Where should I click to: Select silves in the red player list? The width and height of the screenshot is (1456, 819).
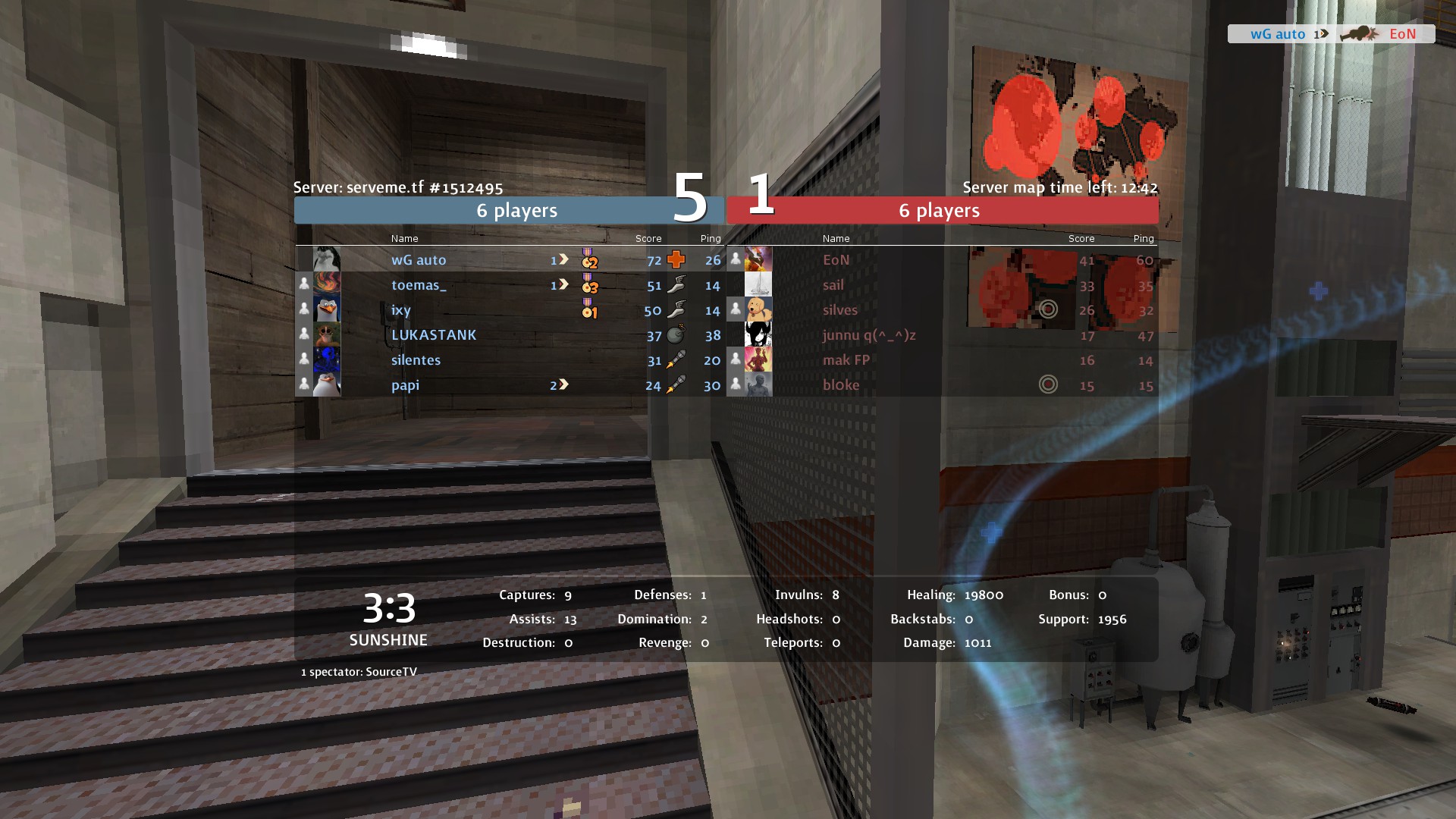(839, 310)
